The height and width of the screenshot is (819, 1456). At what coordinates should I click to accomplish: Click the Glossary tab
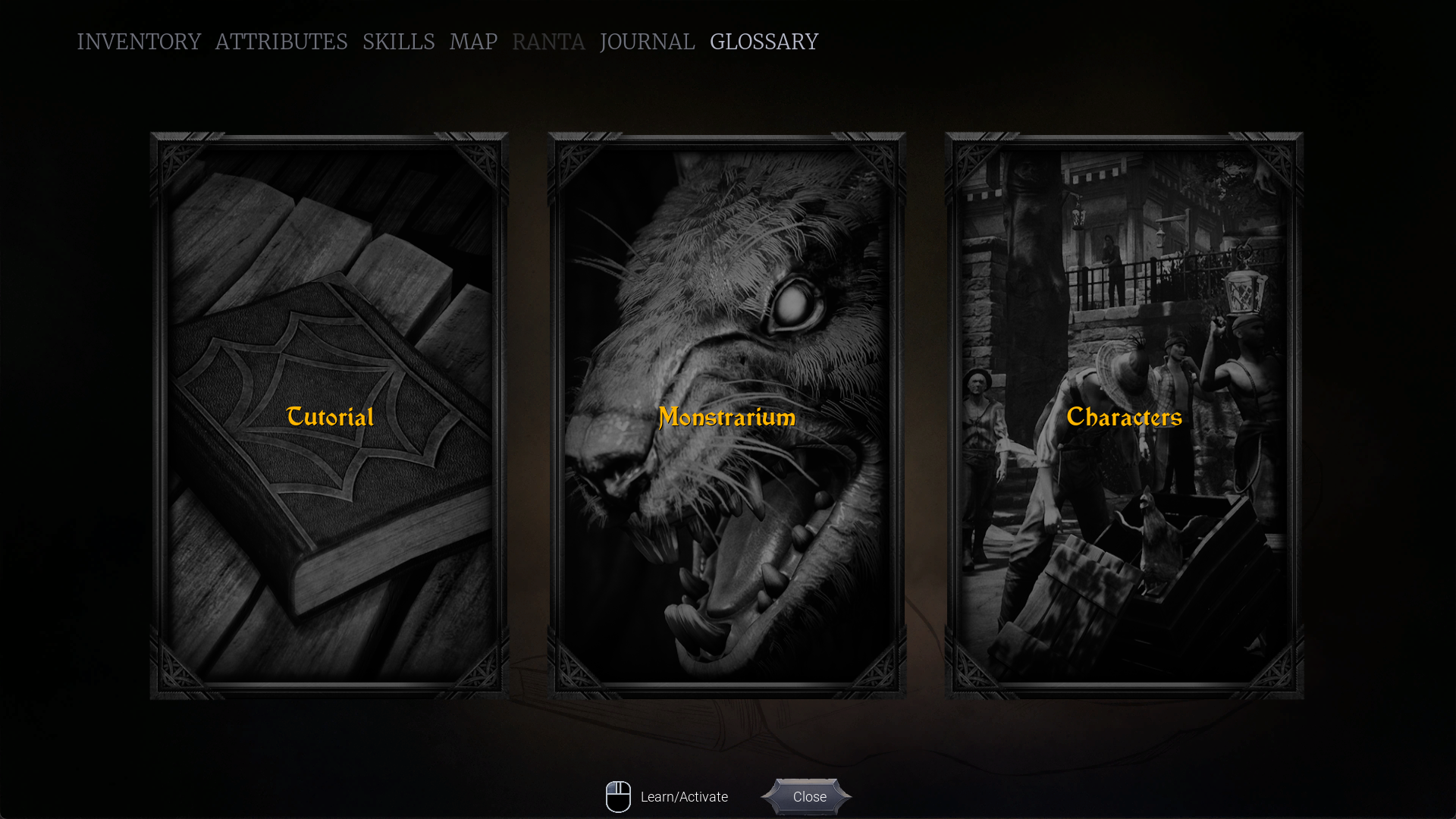tap(764, 42)
